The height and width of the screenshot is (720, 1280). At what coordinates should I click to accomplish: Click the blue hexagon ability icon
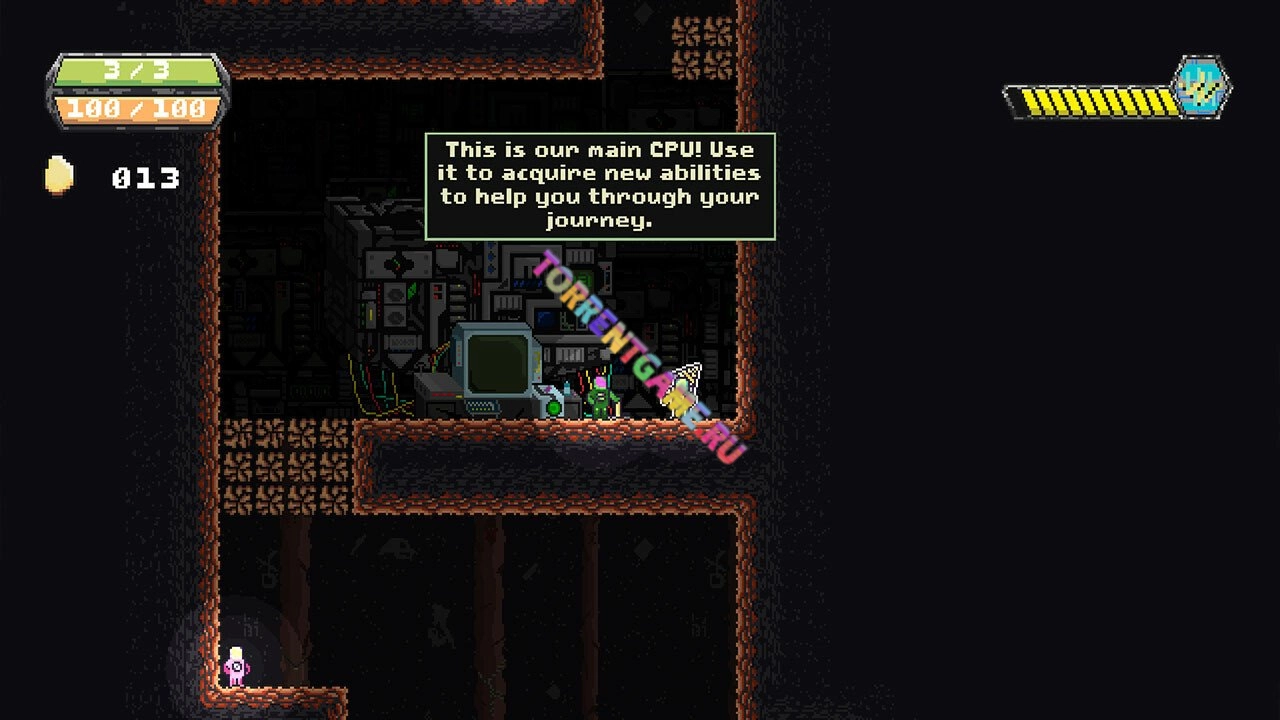tap(1200, 87)
